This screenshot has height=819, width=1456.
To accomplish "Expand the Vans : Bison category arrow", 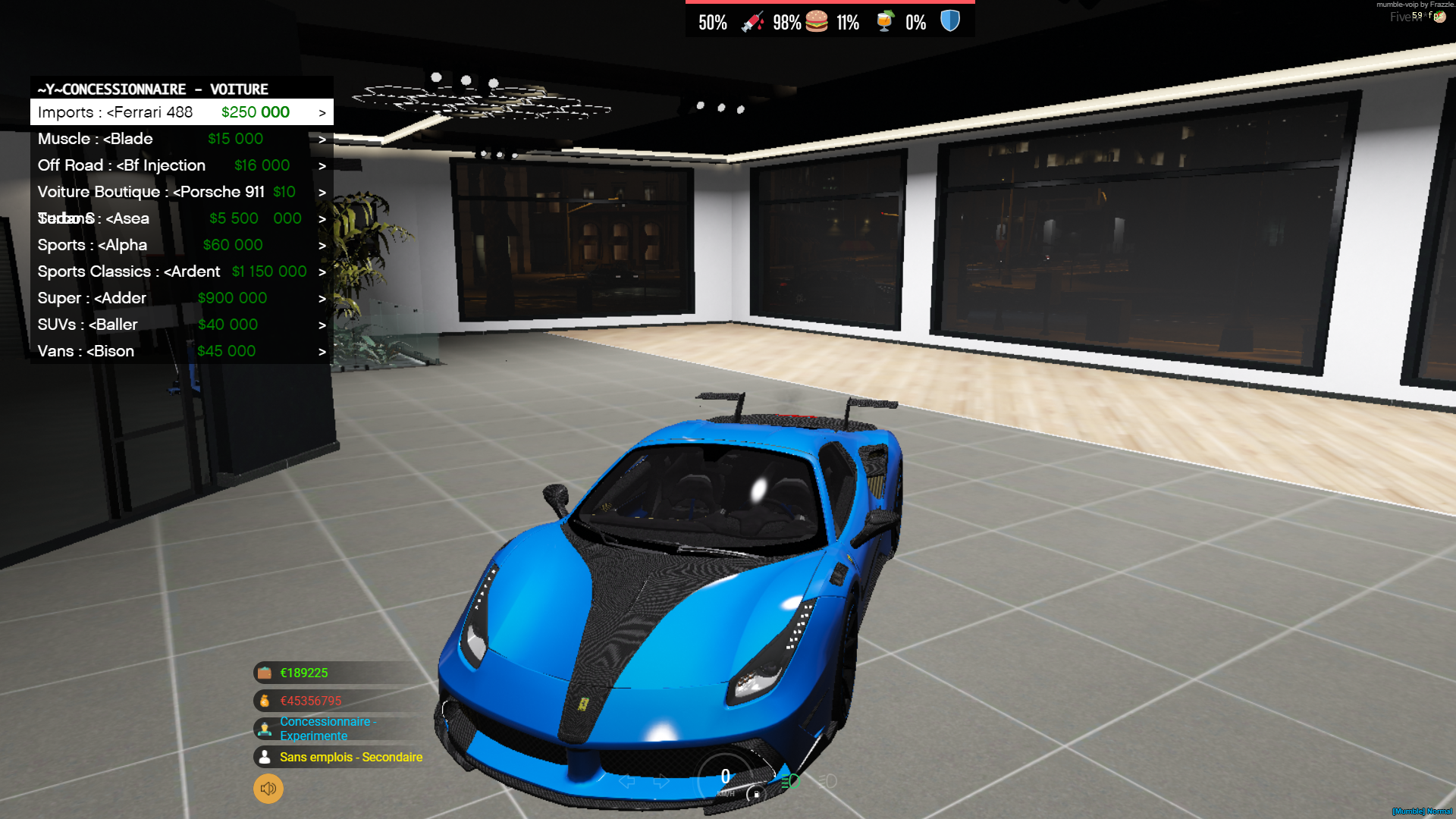I will (x=322, y=351).
